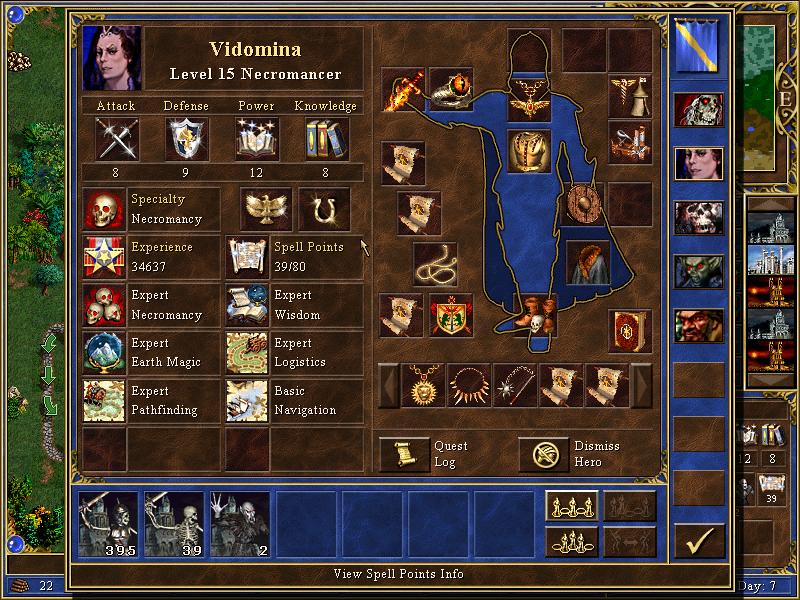This screenshot has height=600, width=800.
Task: Show next backpack artifacts with right arrow
Action: coord(640,385)
